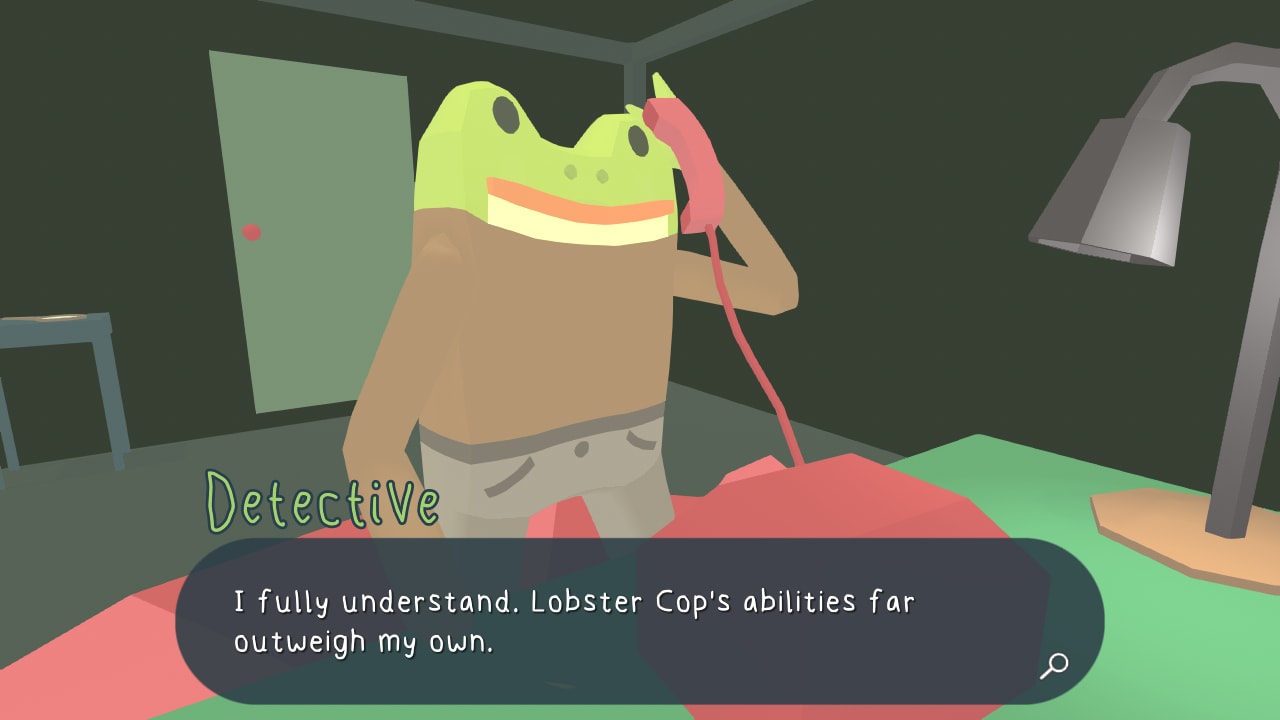Click the magnifying glass icon in dialogue box
The height and width of the screenshot is (720, 1280).
[1053, 666]
